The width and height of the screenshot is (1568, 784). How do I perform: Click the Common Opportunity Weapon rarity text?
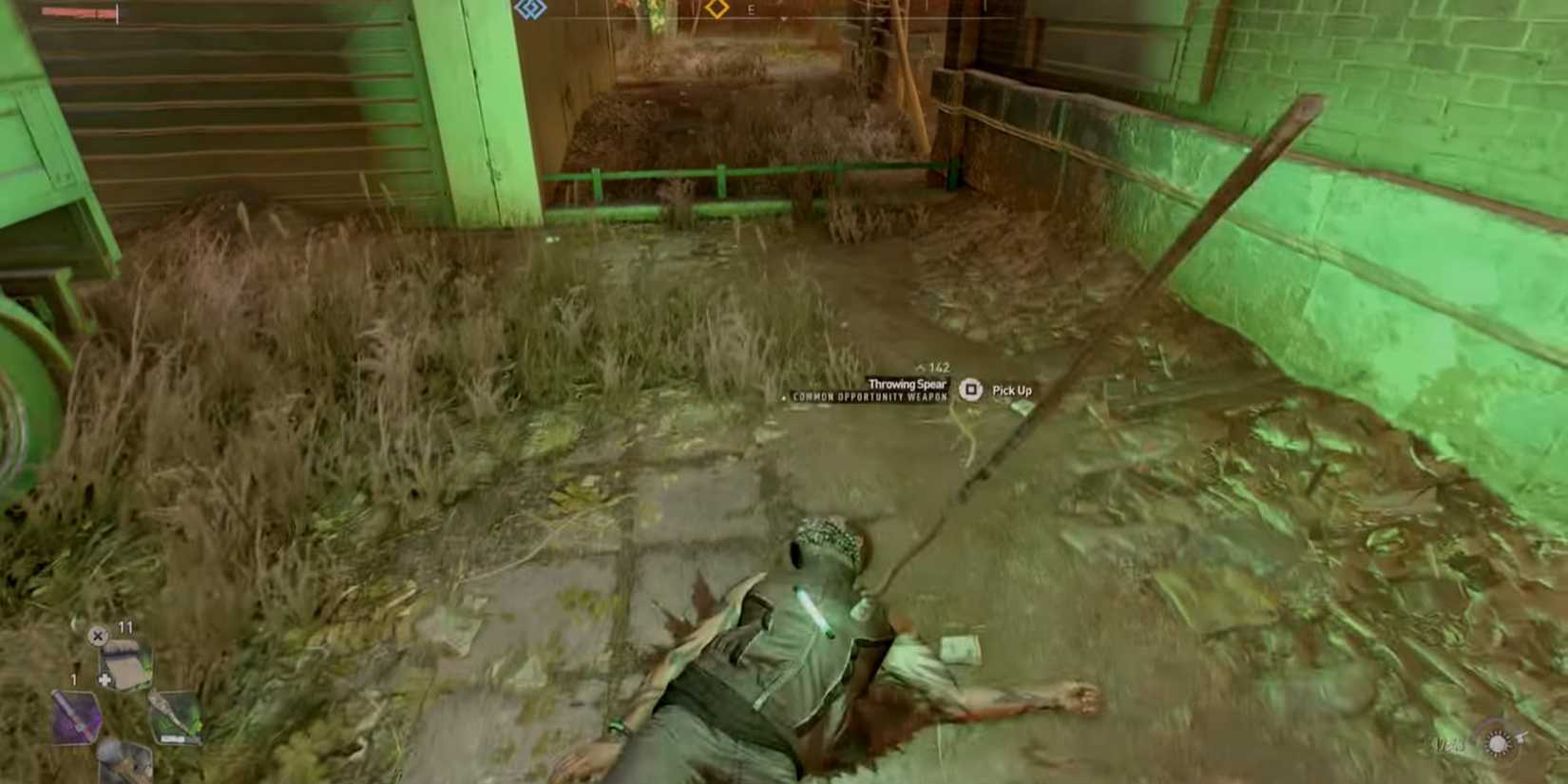pos(870,395)
